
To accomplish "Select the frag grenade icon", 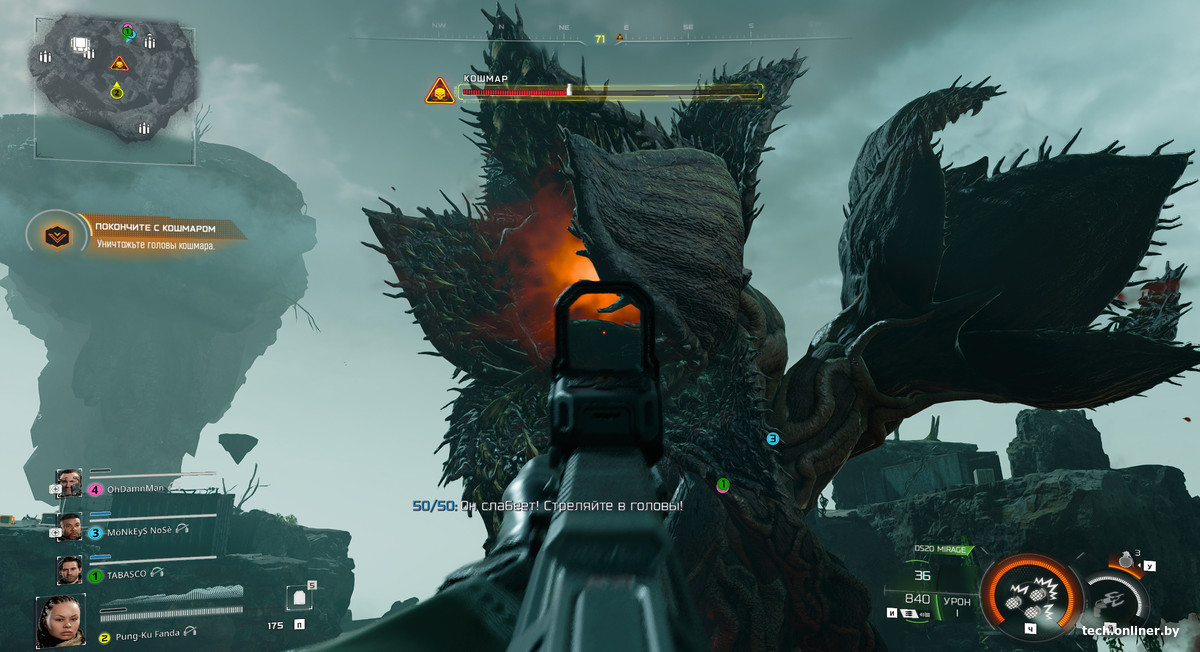I will click(1127, 561).
